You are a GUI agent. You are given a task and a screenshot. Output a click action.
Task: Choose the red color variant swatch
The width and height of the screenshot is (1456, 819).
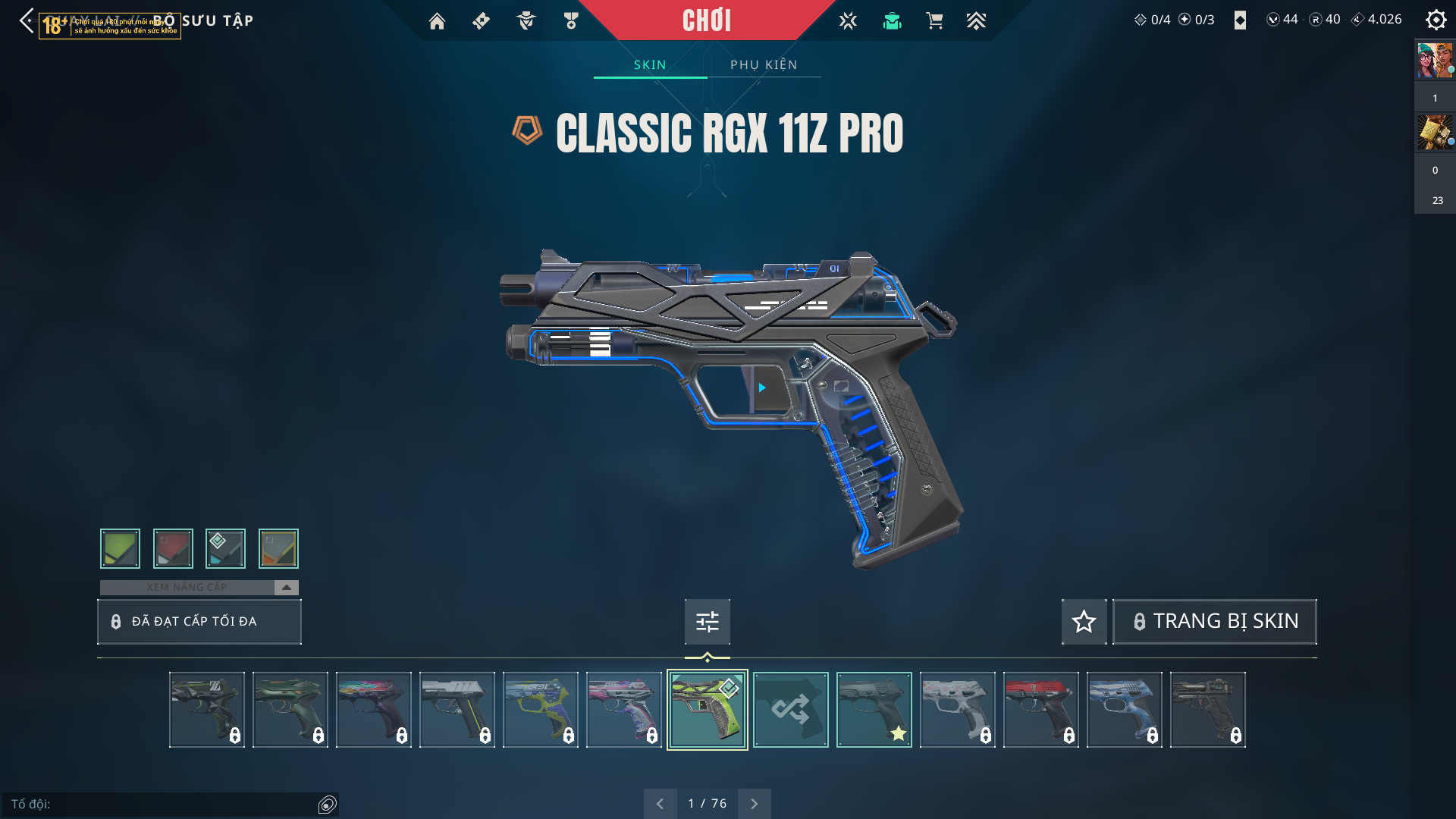click(173, 548)
